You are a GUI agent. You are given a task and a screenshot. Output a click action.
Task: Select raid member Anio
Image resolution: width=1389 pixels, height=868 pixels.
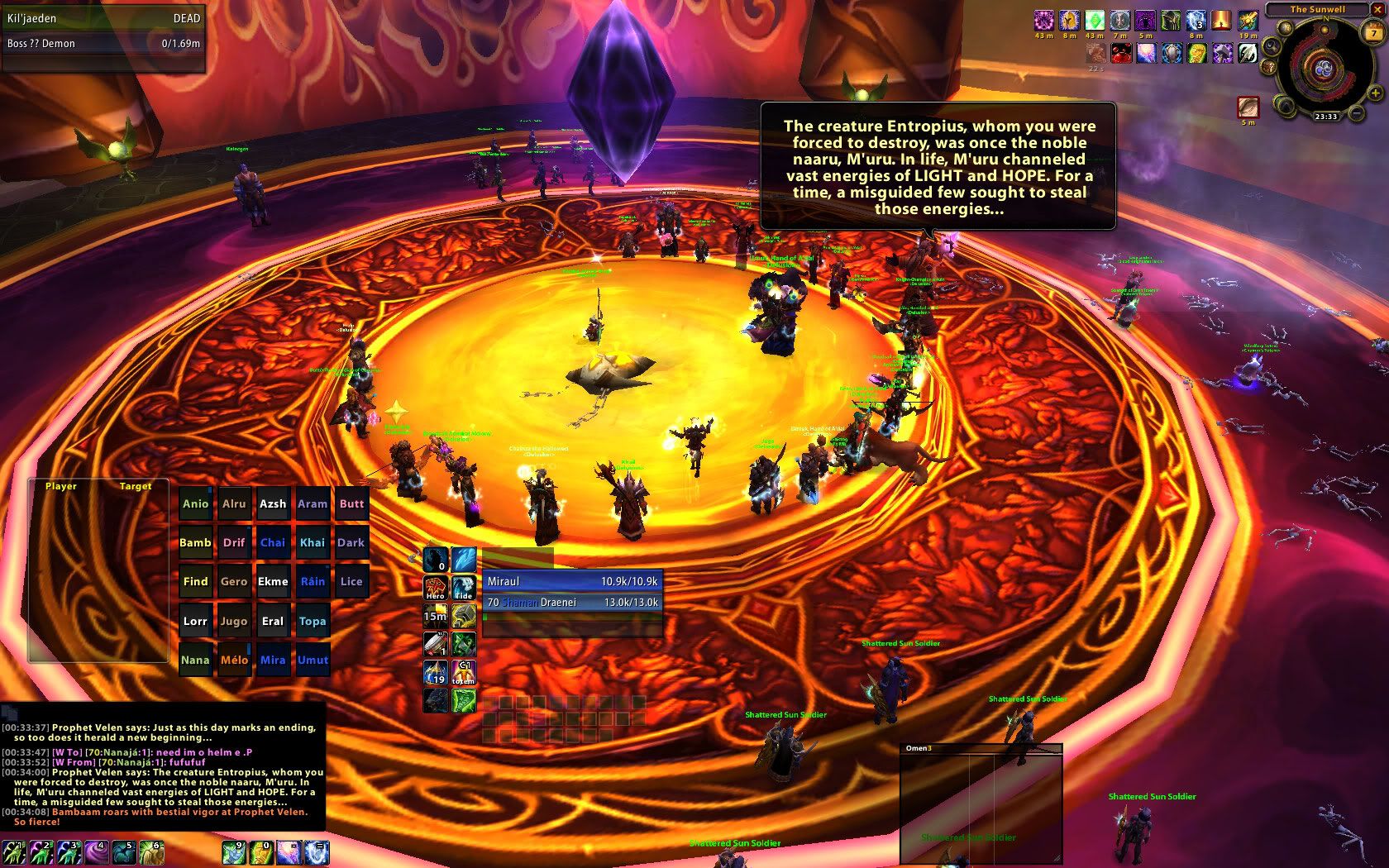click(195, 504)
